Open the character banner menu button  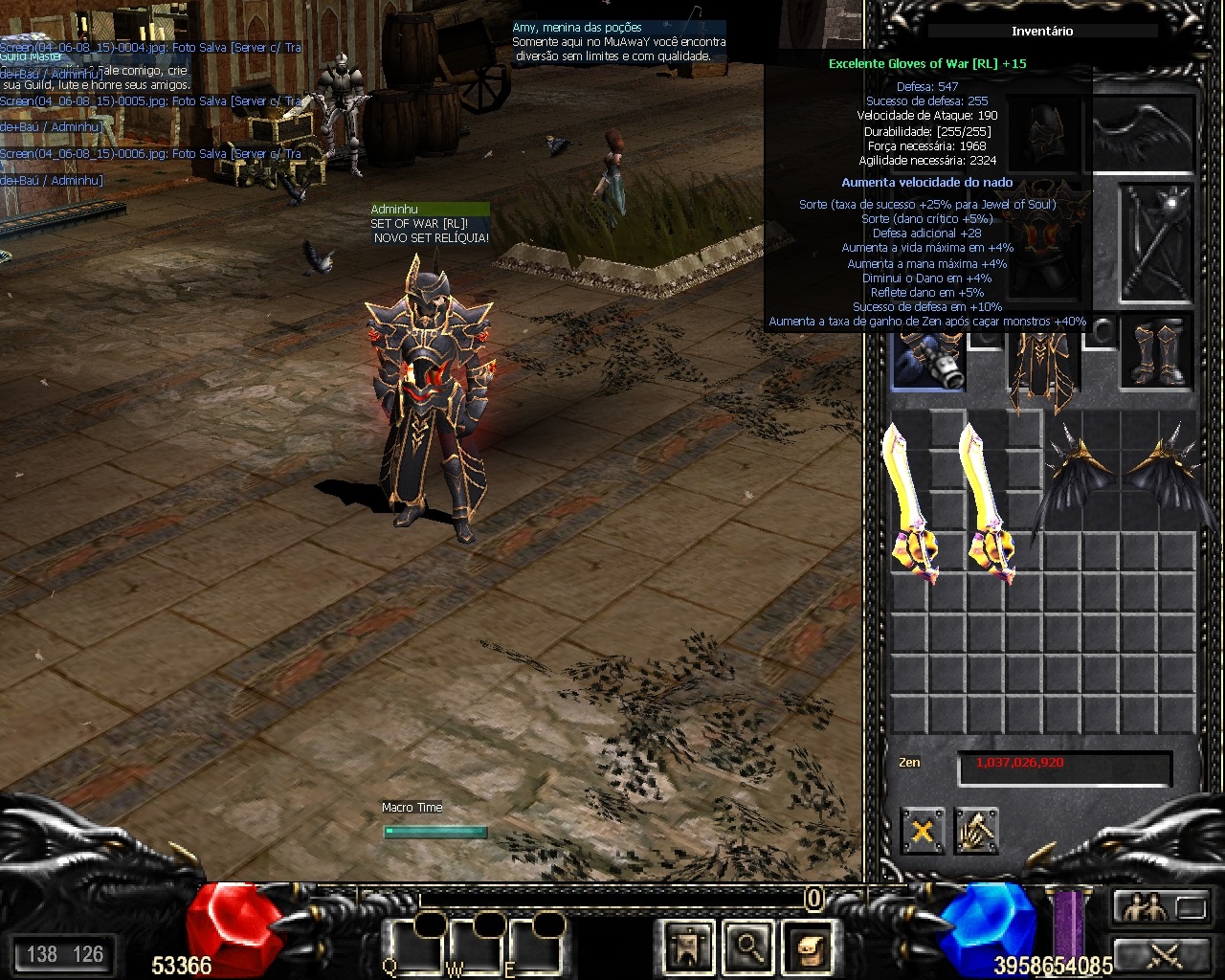click(x=687, y=947)
